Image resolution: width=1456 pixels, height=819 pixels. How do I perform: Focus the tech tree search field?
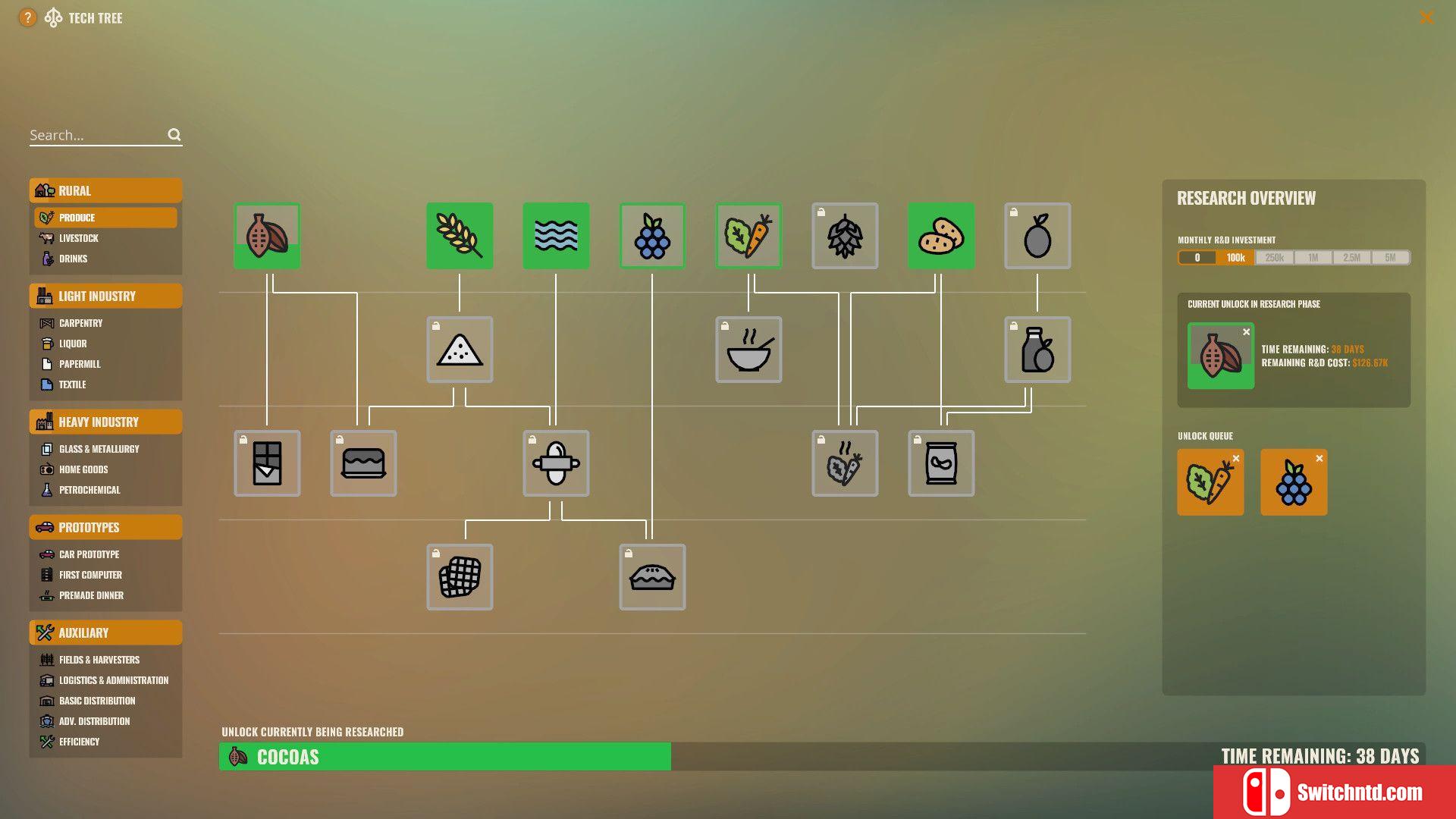pyautogui.click(x=96, y=135)
